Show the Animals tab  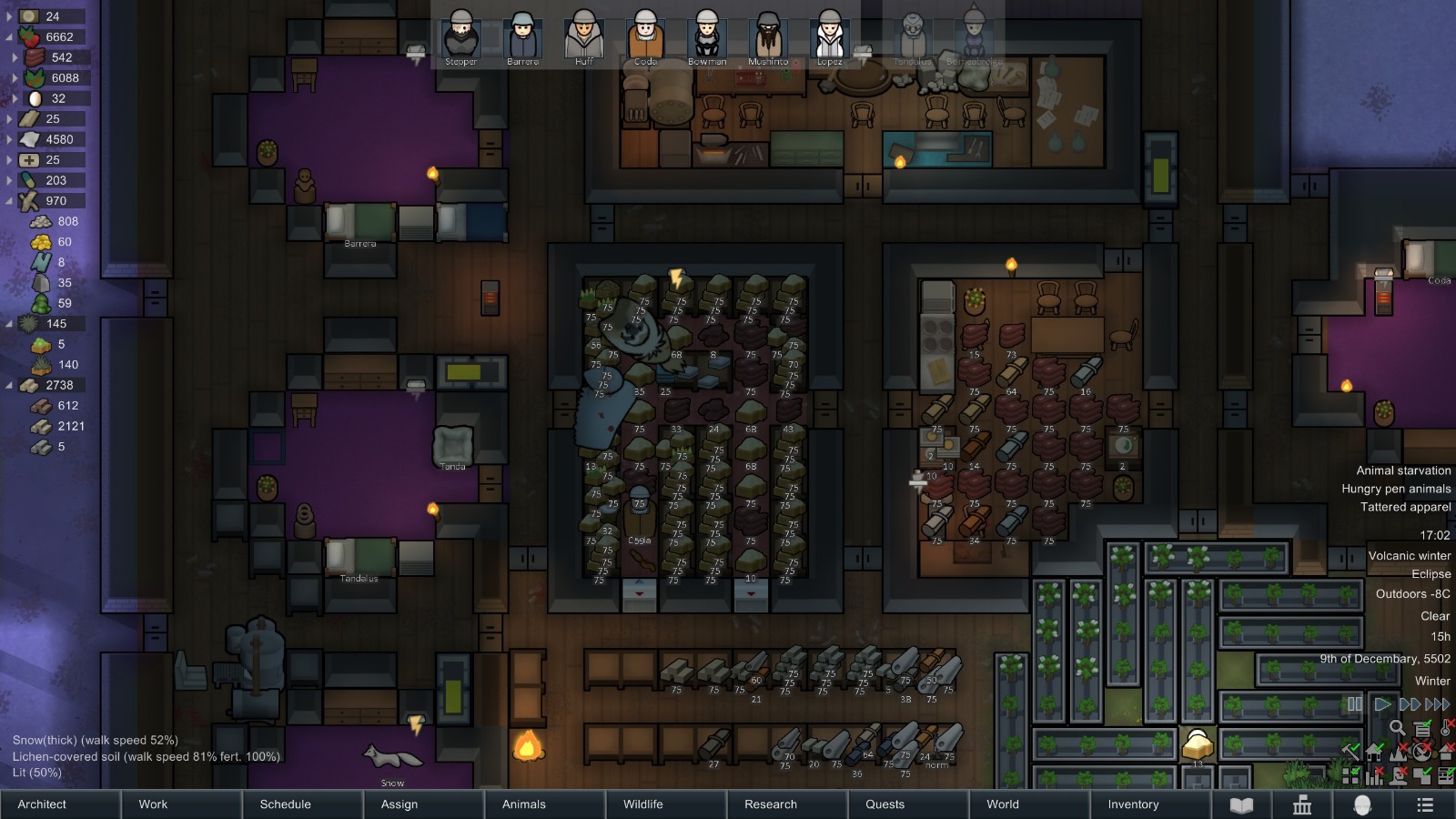(x=544, y=804)
